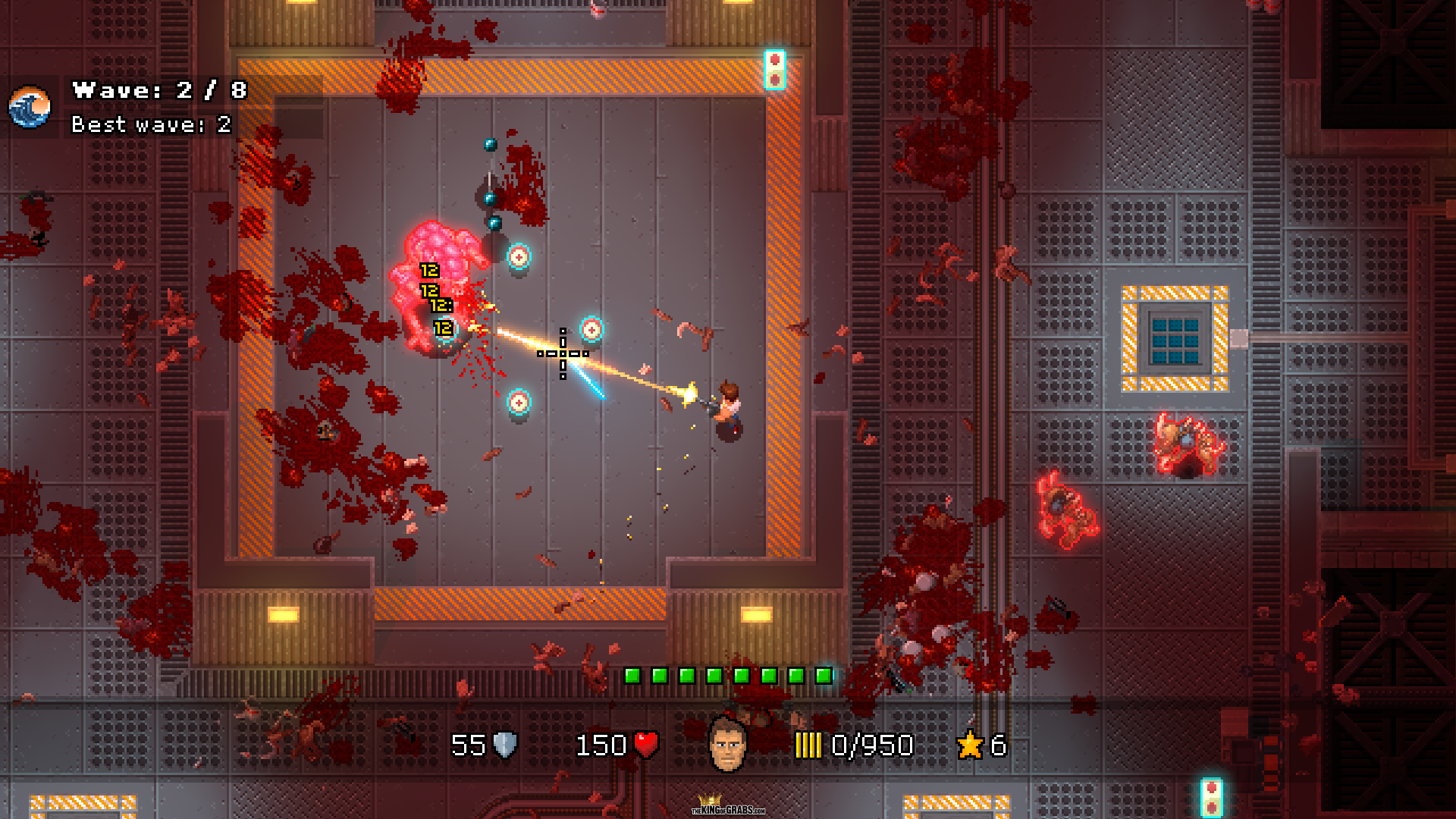This screenshot has height=819, width=1456.
Task: Click the blue wave emblem icon
Action: click(30, 107)
